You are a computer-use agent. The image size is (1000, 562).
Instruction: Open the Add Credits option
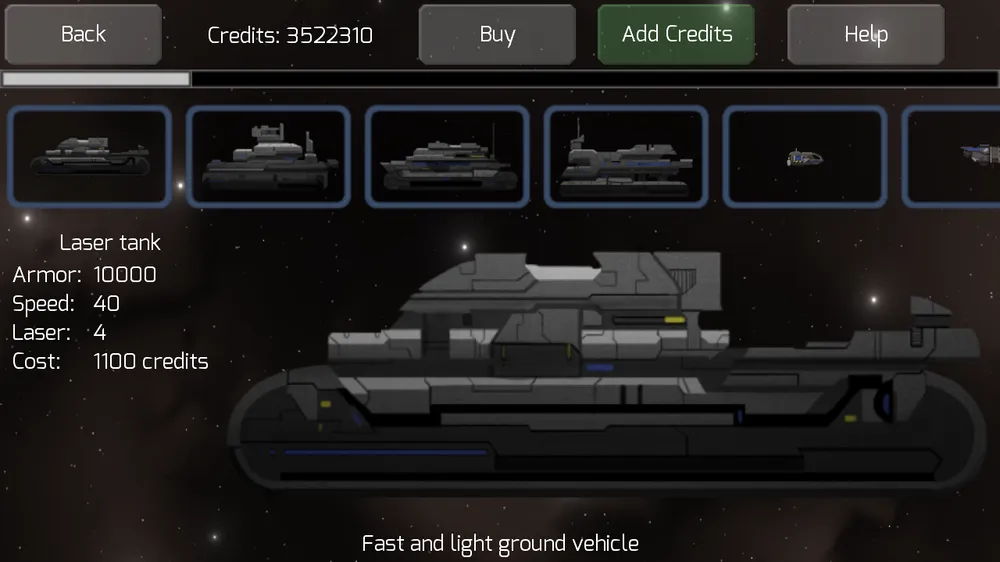(676, 34)
